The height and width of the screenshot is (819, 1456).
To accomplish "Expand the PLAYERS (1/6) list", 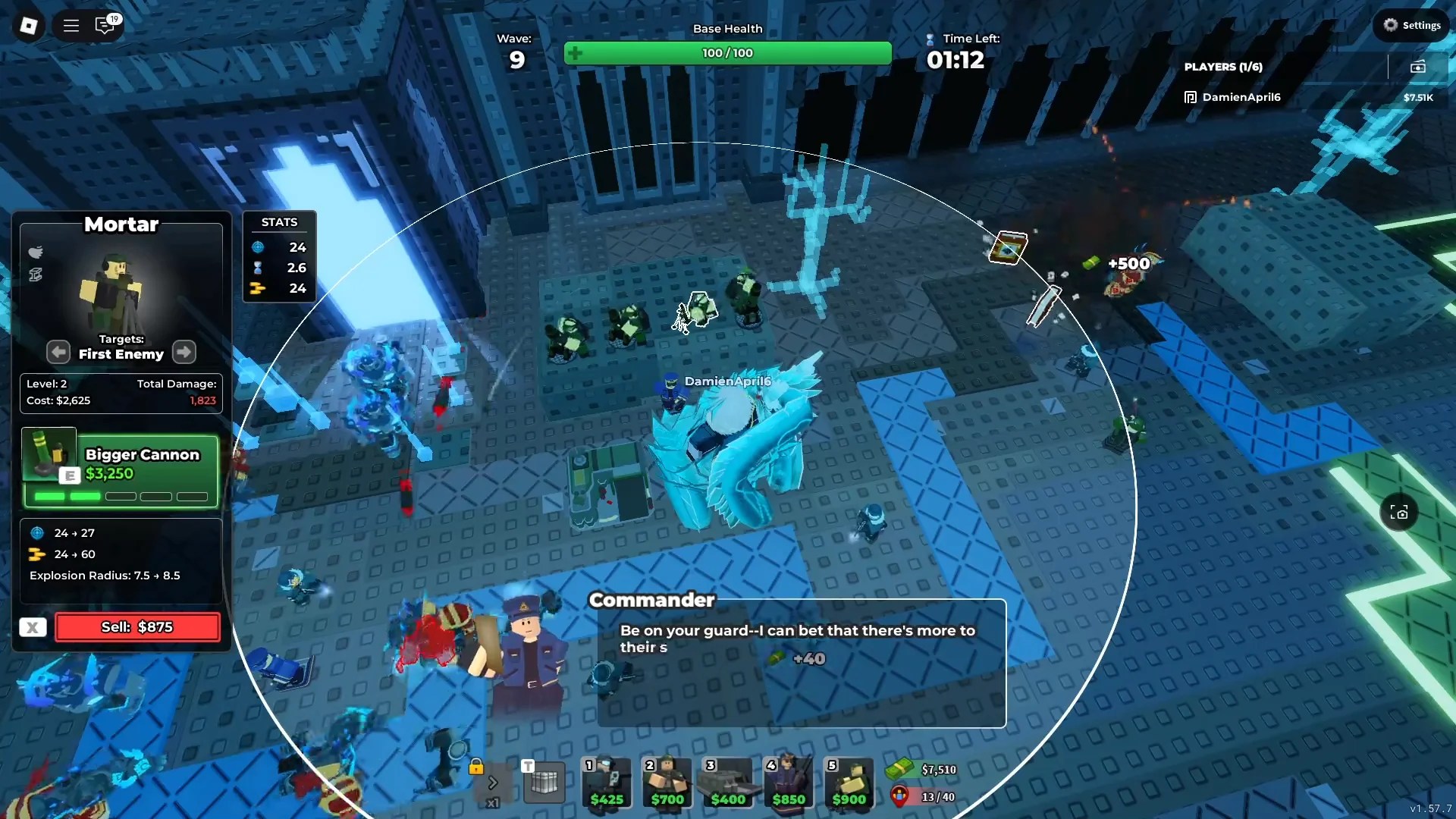I will point(1223,67).
